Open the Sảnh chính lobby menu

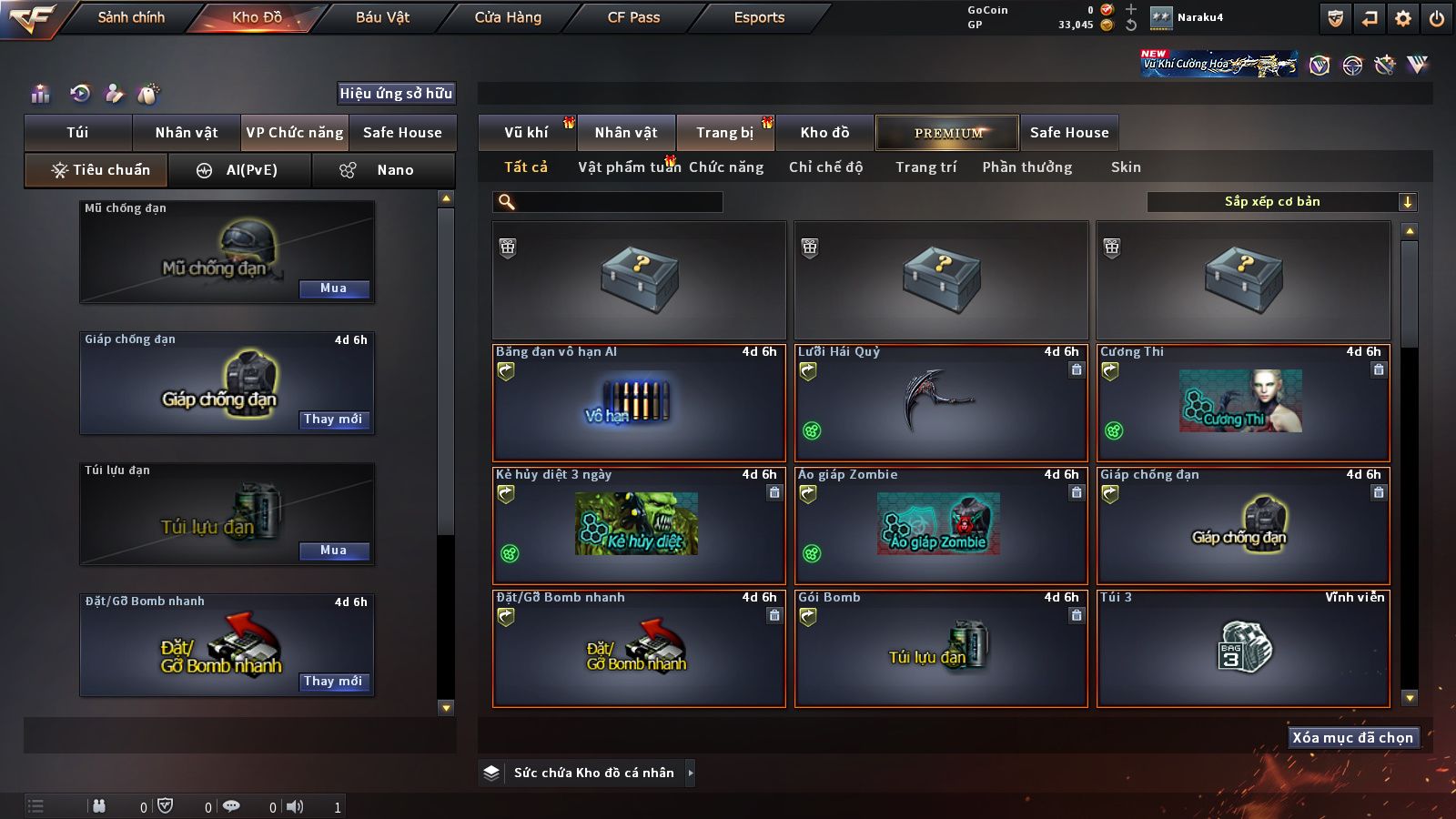[x=131, y=17]
